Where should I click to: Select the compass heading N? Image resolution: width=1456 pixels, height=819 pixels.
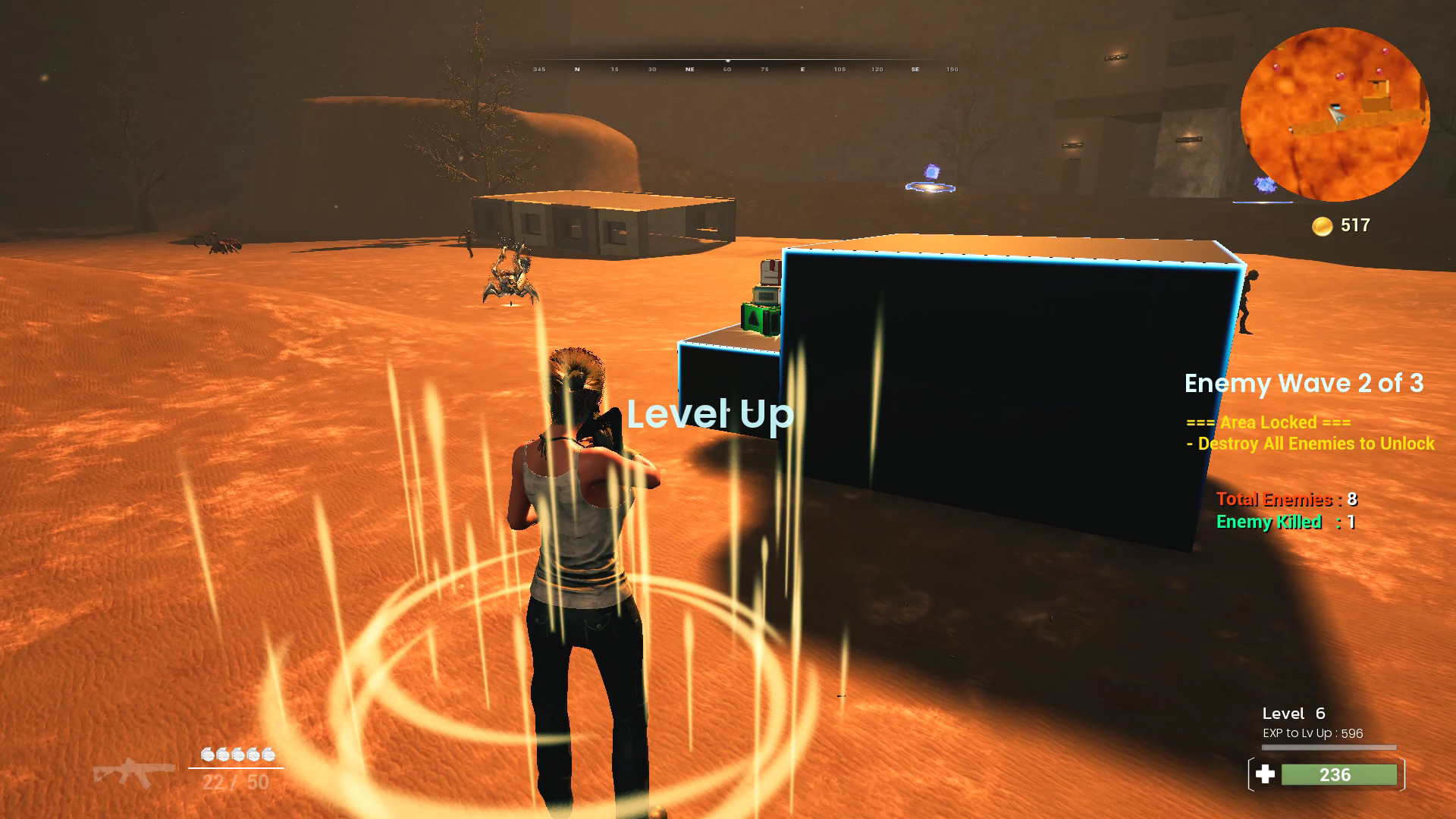click(577, 69)
